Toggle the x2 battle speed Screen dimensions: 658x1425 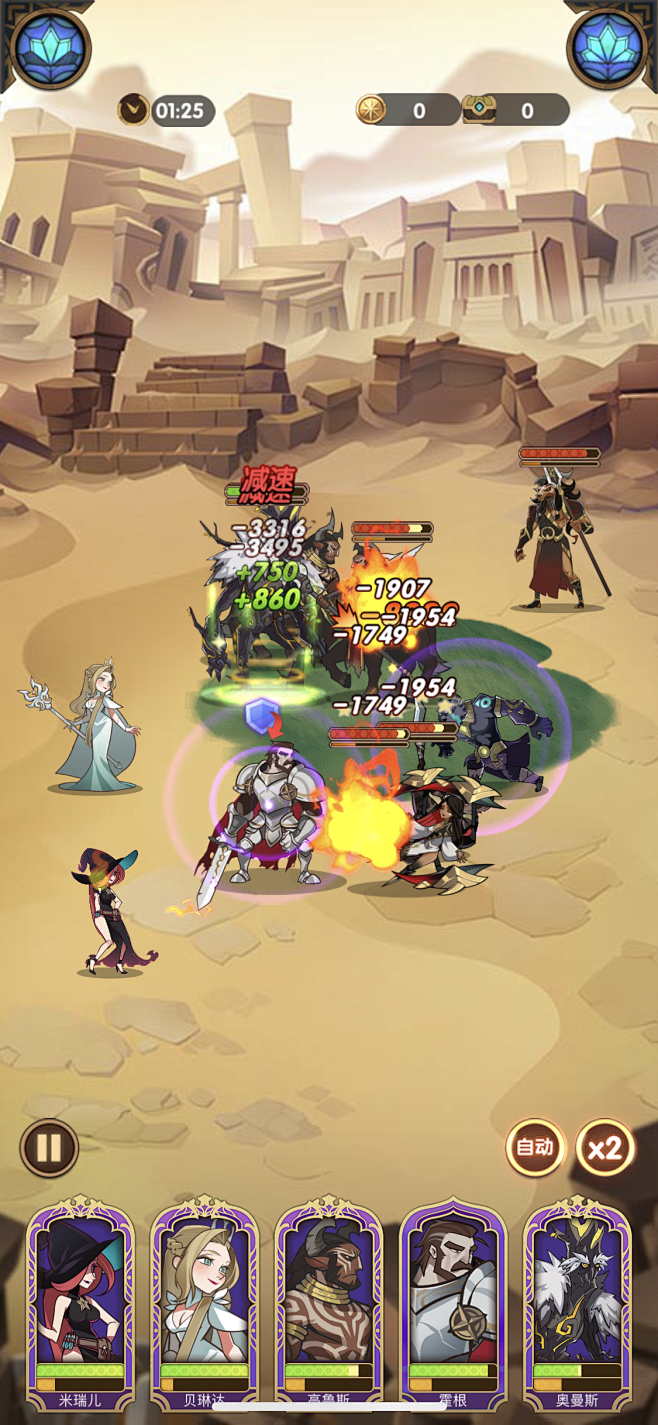605,1148
